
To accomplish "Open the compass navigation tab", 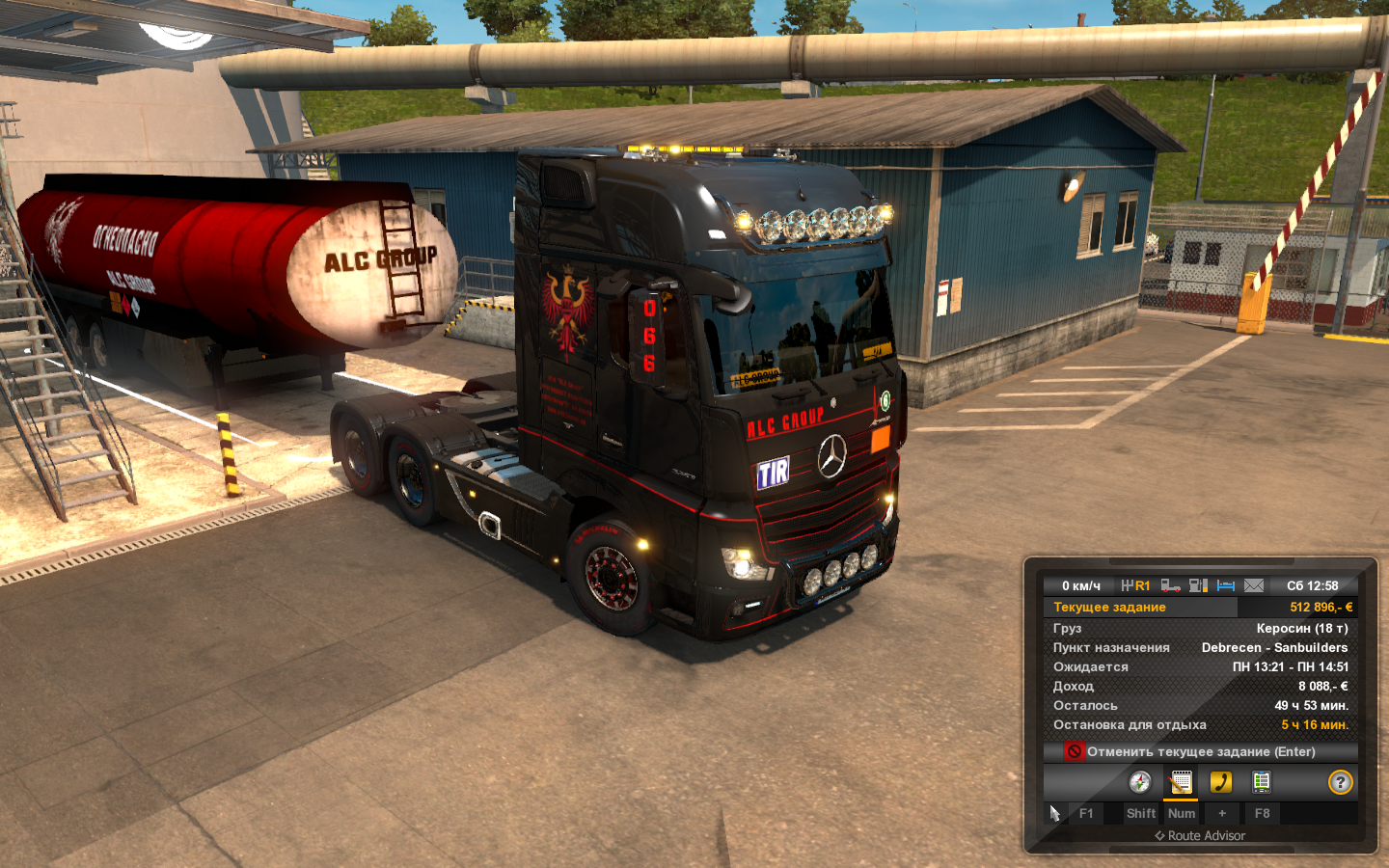I will pyautogui.click(x=1139, y=782).
